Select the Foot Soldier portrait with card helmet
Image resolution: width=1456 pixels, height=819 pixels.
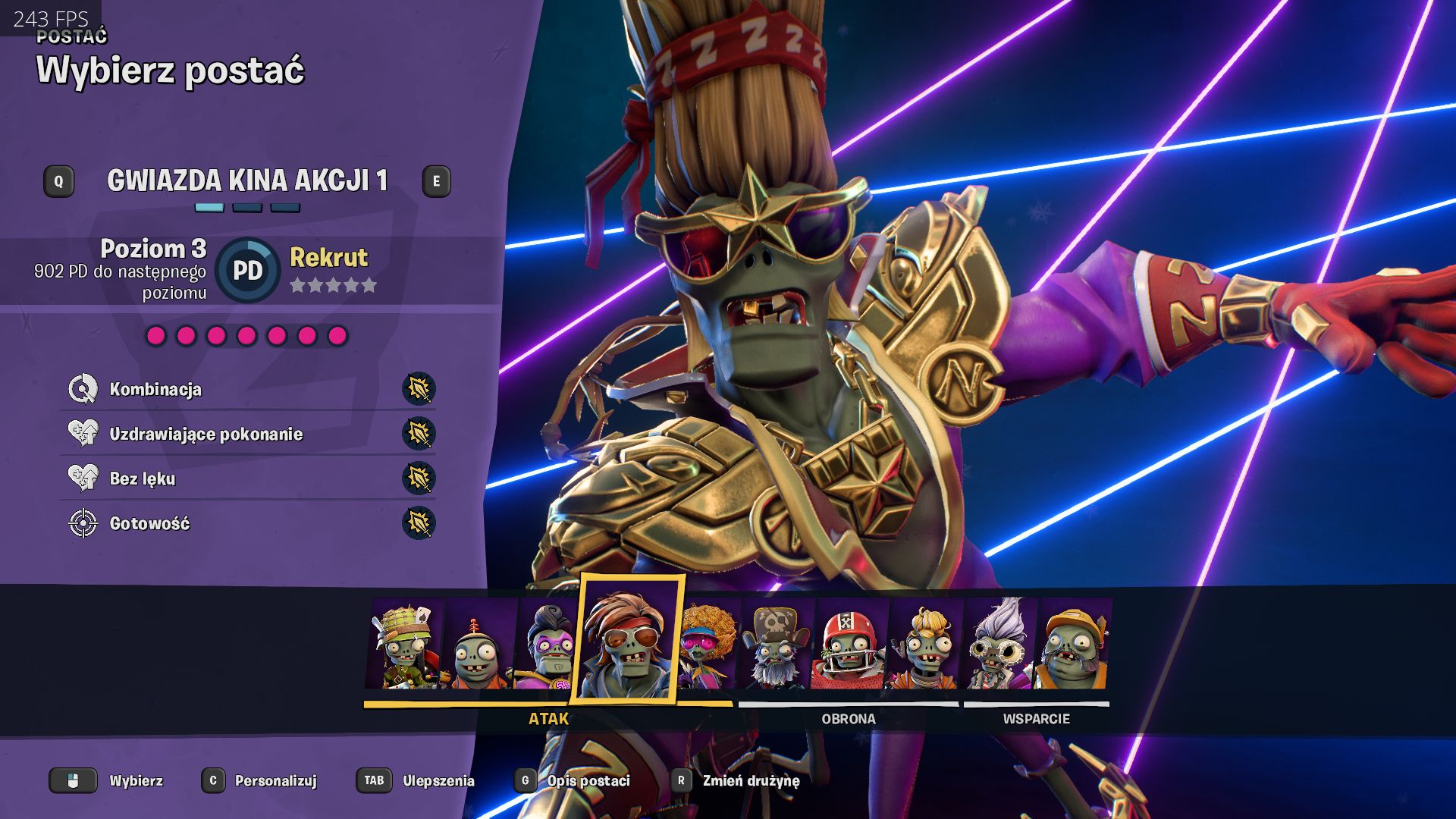click(x=404, y=645)
